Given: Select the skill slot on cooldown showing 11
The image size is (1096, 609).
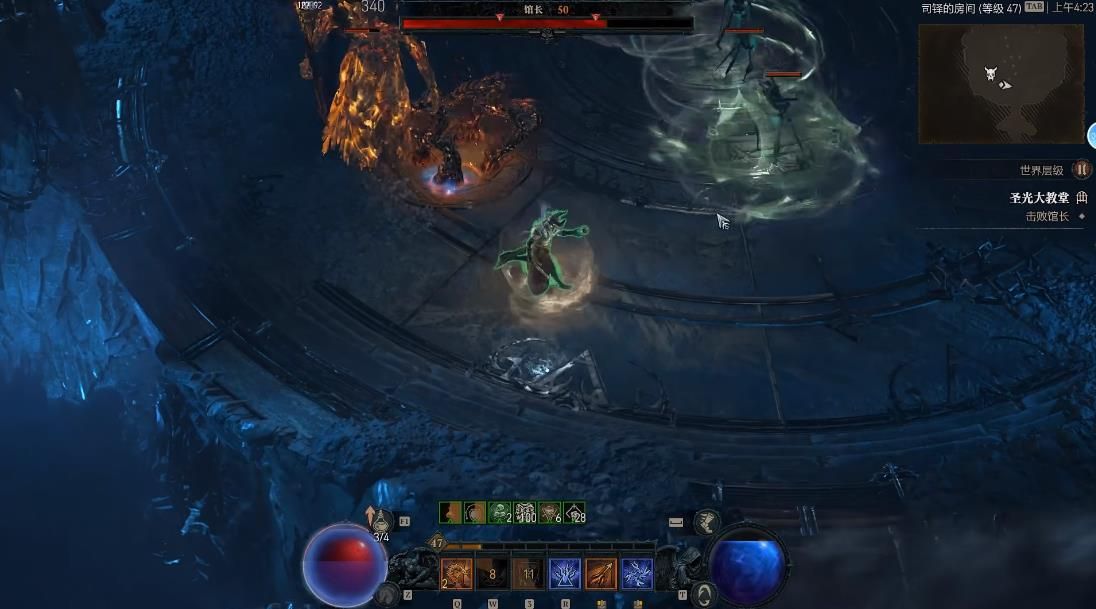Looking at the screenshot, I should (528, 574).
